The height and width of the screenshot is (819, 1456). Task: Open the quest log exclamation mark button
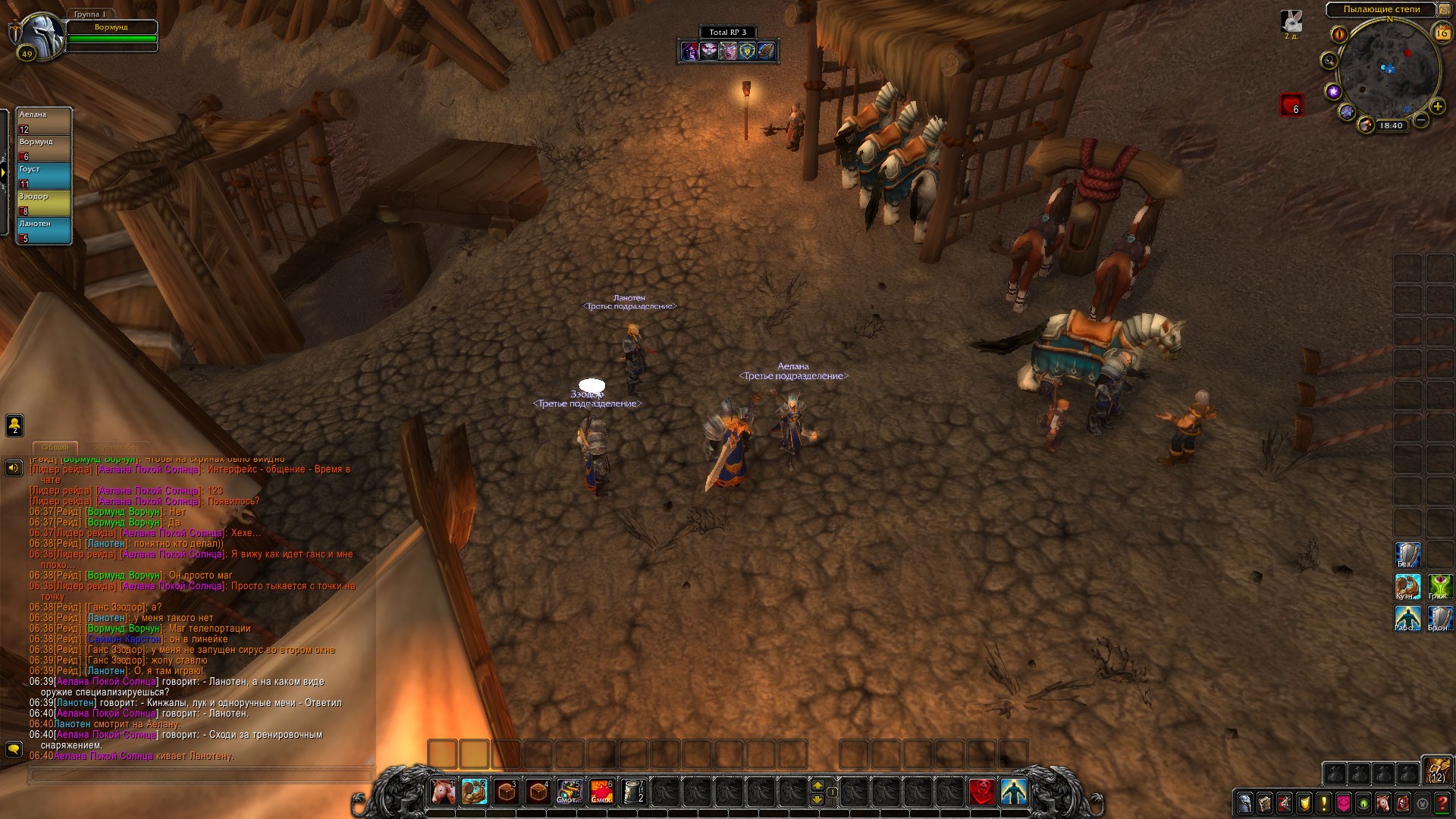[1324, 803]
